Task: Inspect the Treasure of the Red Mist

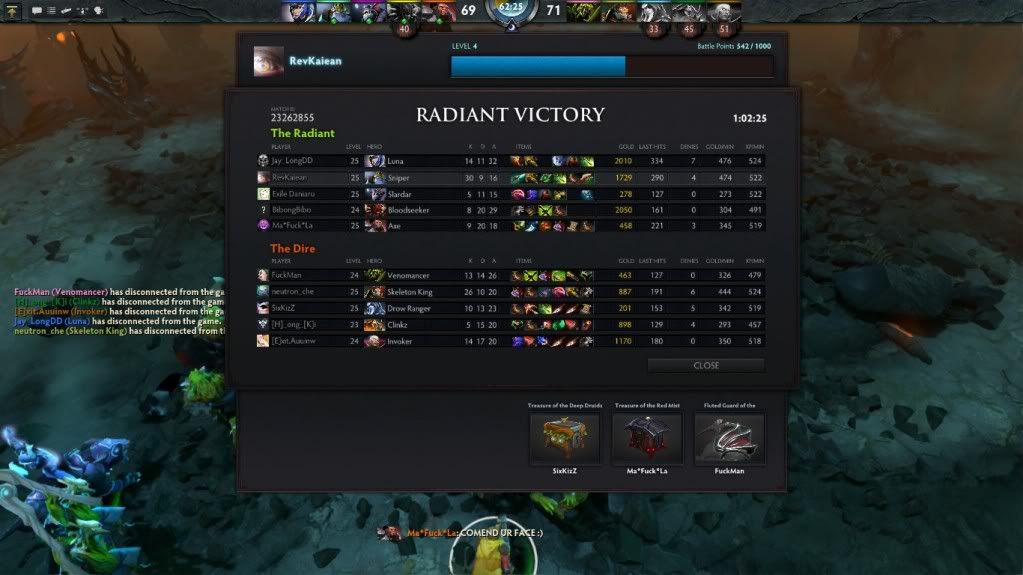Action: click(x=647, y=438)
